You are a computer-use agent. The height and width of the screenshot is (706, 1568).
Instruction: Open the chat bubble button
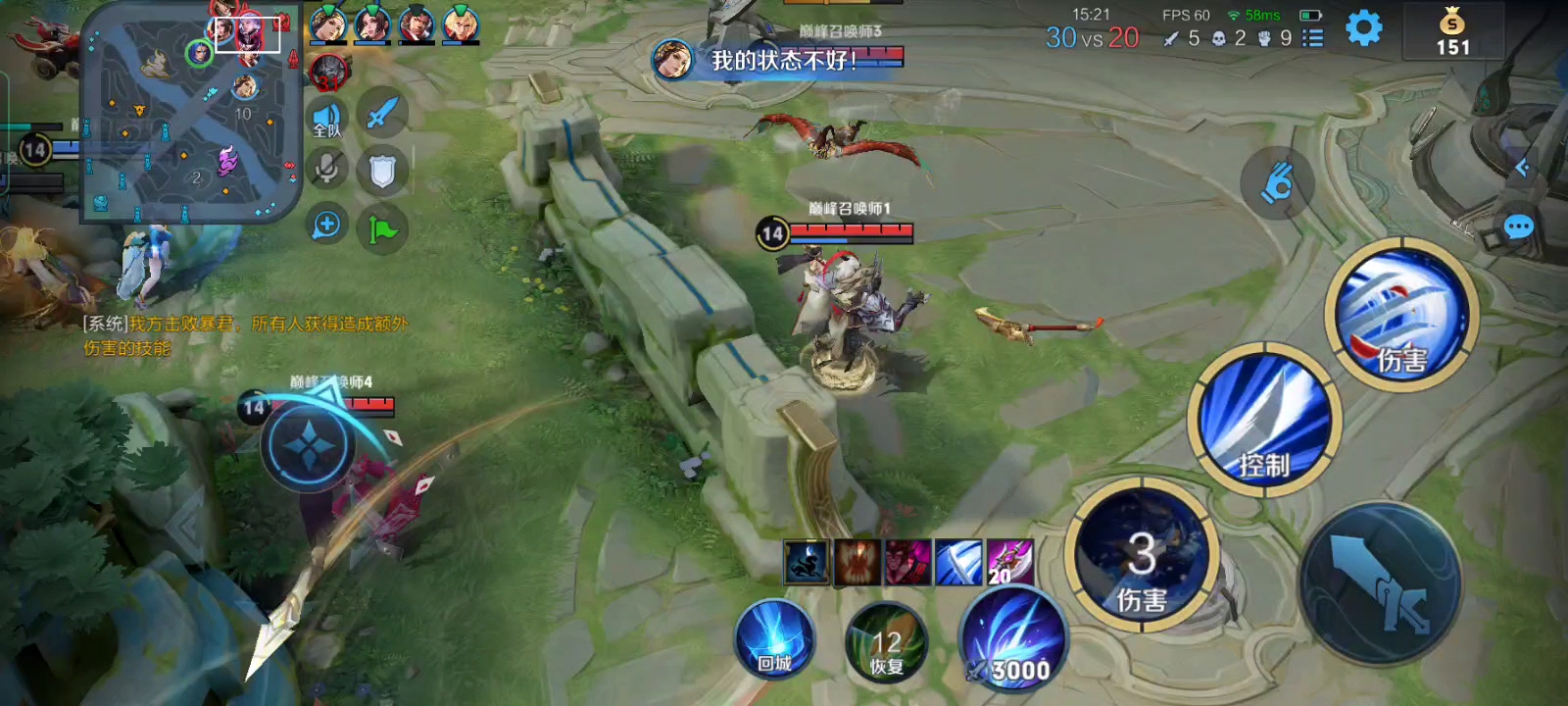1518,228
